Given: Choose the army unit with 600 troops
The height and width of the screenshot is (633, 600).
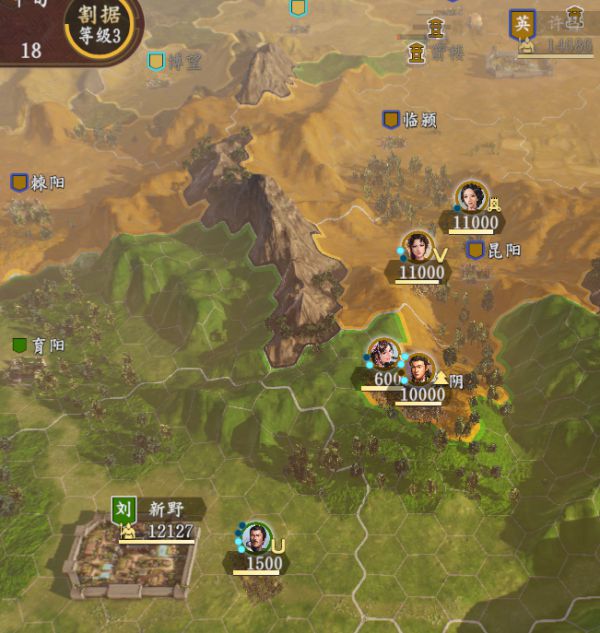Looking at the screenshot, I should pos(383,355).
